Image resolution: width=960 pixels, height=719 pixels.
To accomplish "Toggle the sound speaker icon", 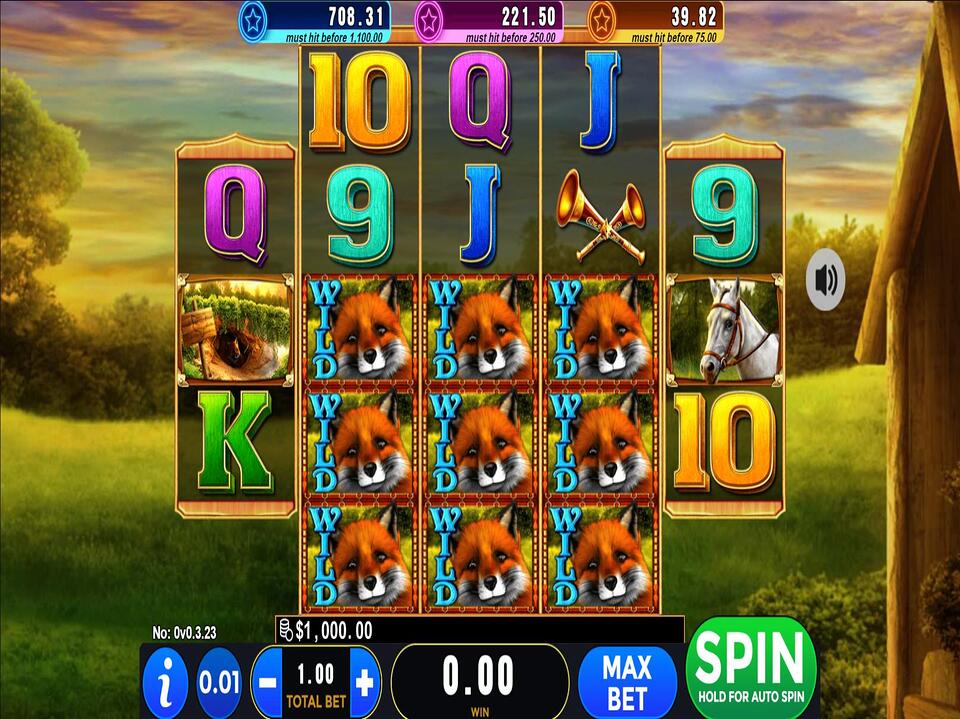I will click(826, 280).
